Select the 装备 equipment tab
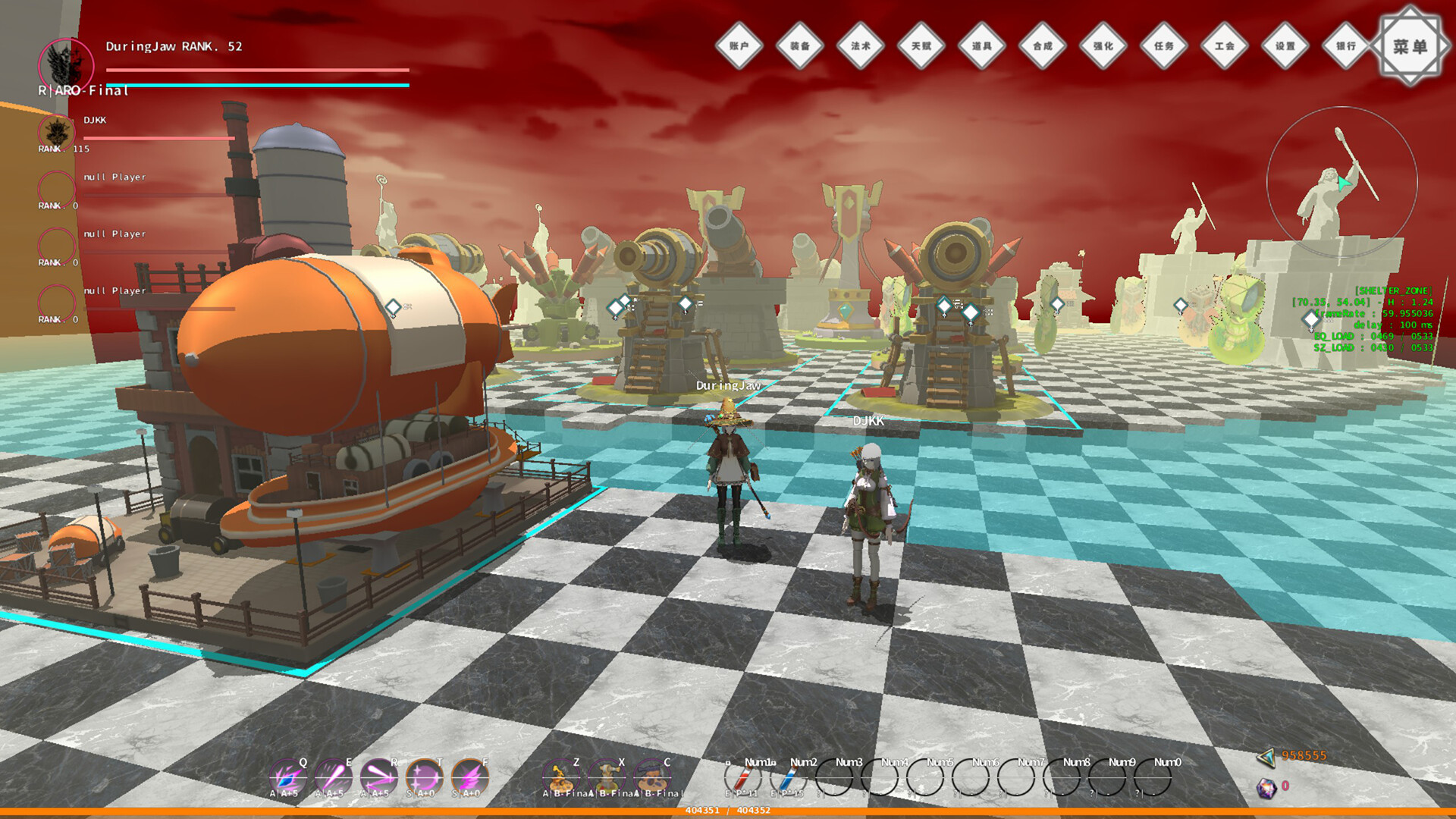Image resolution: width=1456 pixels, height=819 pixels. tap(800, 45)
